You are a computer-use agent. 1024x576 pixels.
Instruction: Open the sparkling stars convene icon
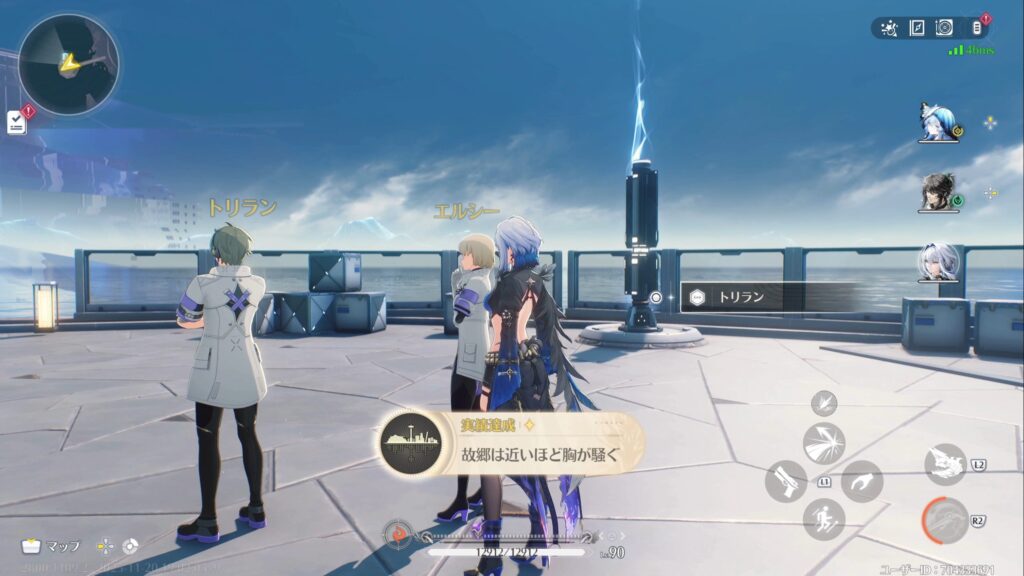click(890, 28)
